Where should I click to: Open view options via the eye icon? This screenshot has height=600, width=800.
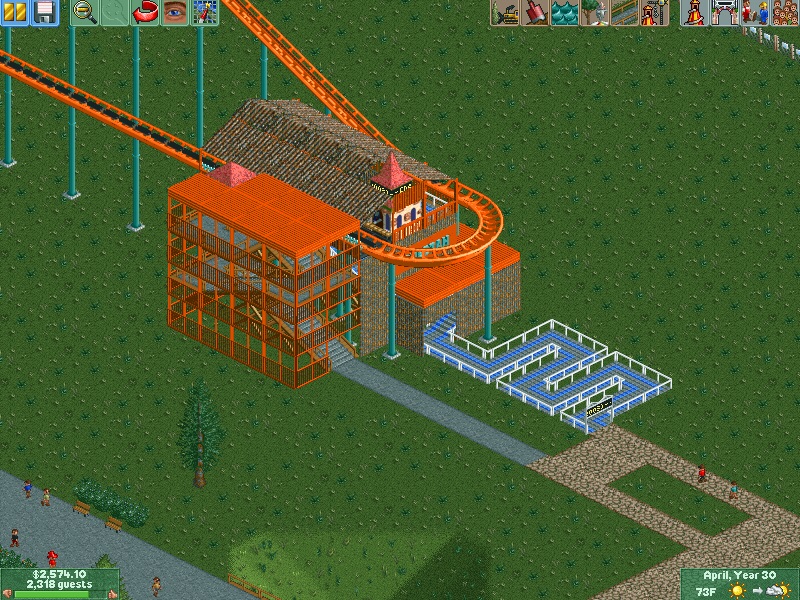[x=176, y=13]
